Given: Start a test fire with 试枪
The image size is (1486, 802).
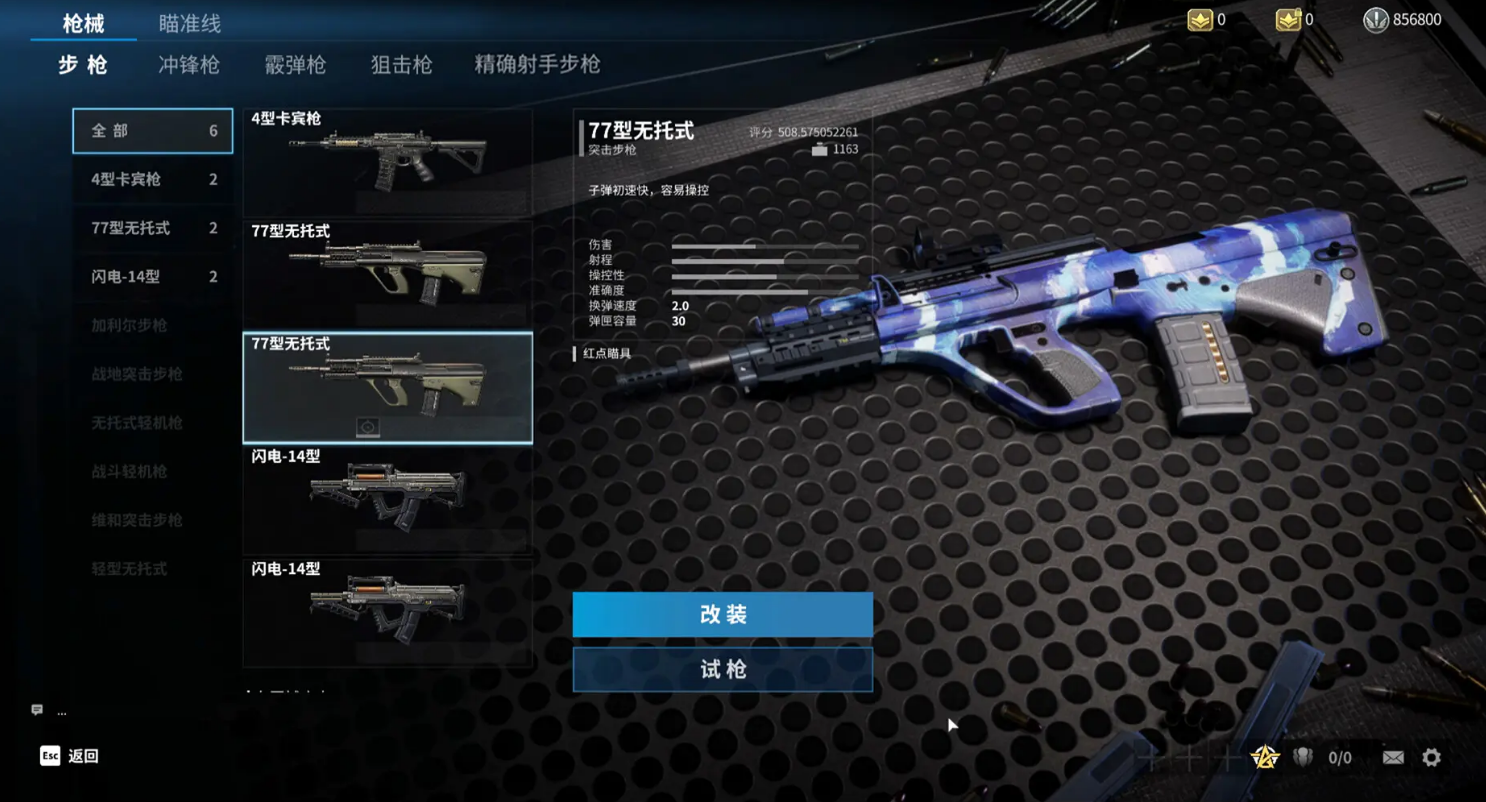Looking at the screenshot, I should [x=722, y=669].
